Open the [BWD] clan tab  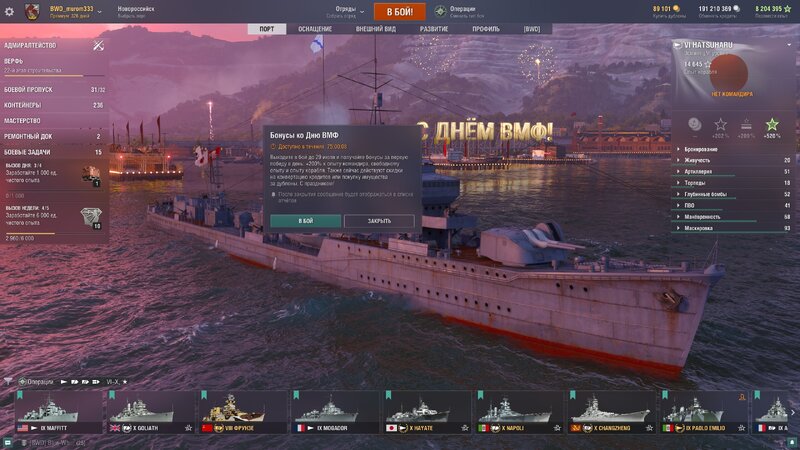tap(532, 29)
